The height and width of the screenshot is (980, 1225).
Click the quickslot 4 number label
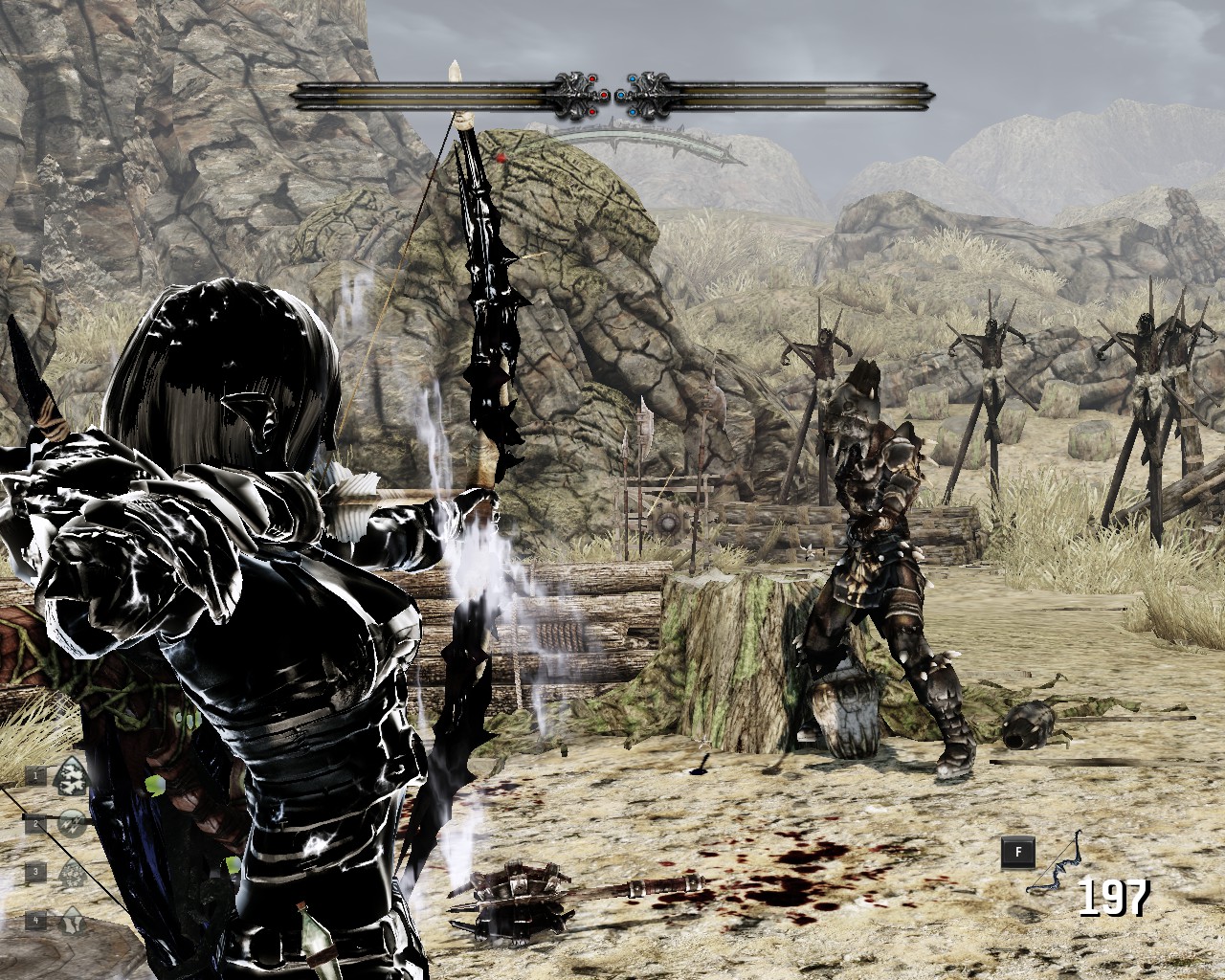click(x=36, y=920)
